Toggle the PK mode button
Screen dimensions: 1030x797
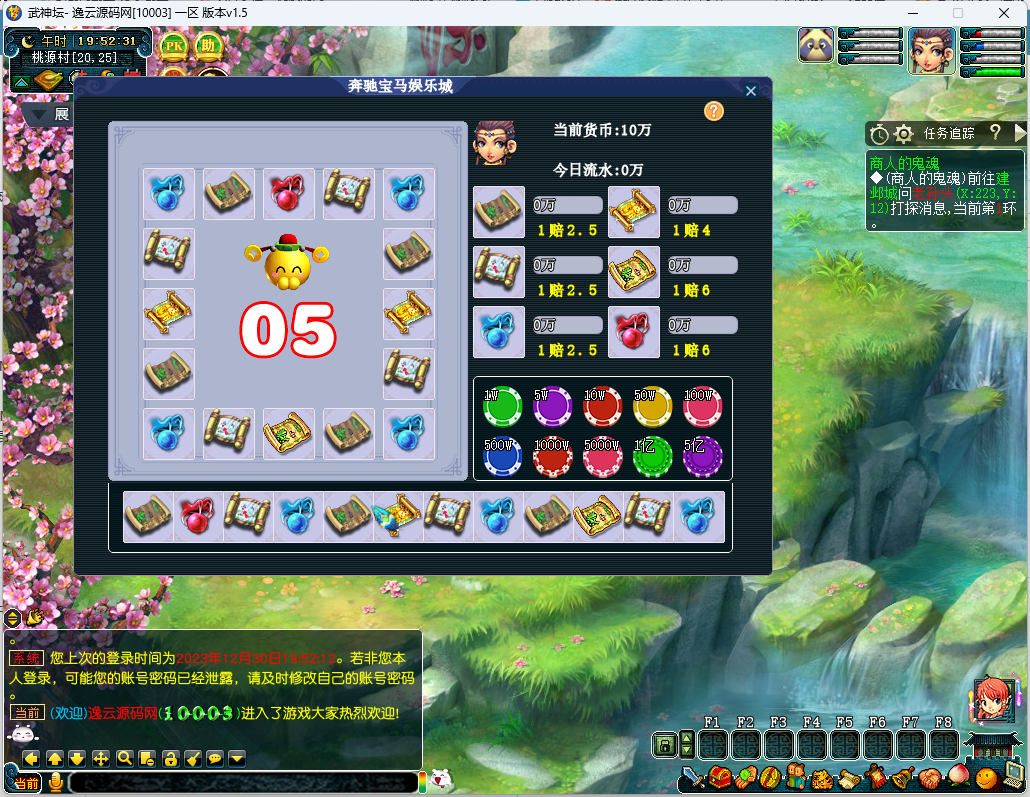tap(174, 46)
